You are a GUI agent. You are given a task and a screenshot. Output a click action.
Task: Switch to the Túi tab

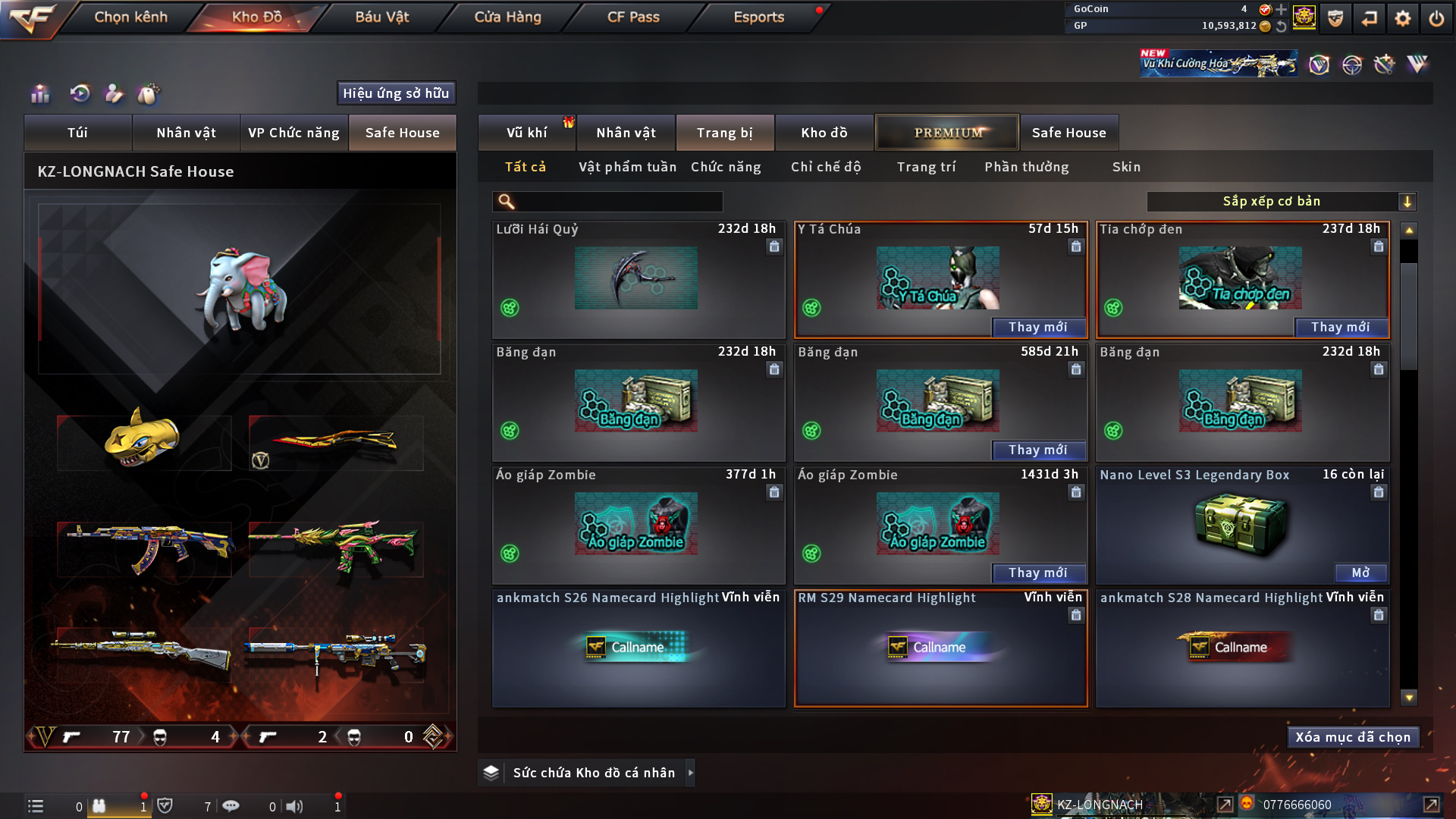click(x=77, y=133)
